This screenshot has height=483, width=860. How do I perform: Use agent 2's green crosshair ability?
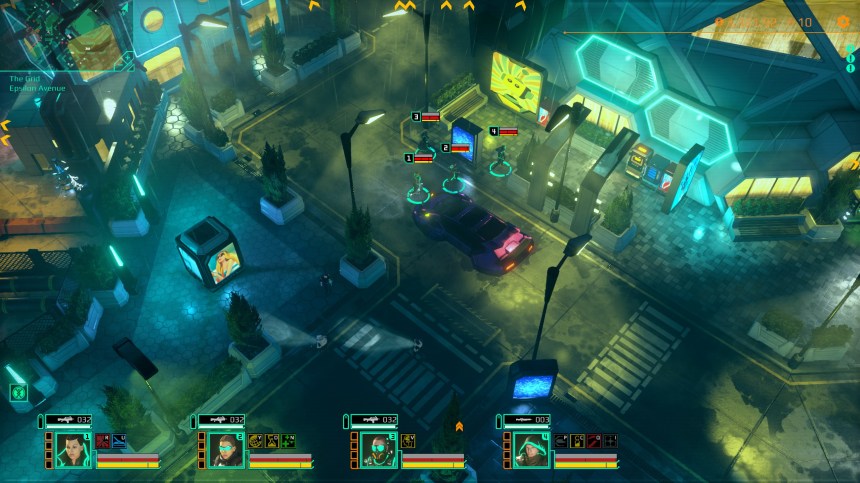coord(288,439)
